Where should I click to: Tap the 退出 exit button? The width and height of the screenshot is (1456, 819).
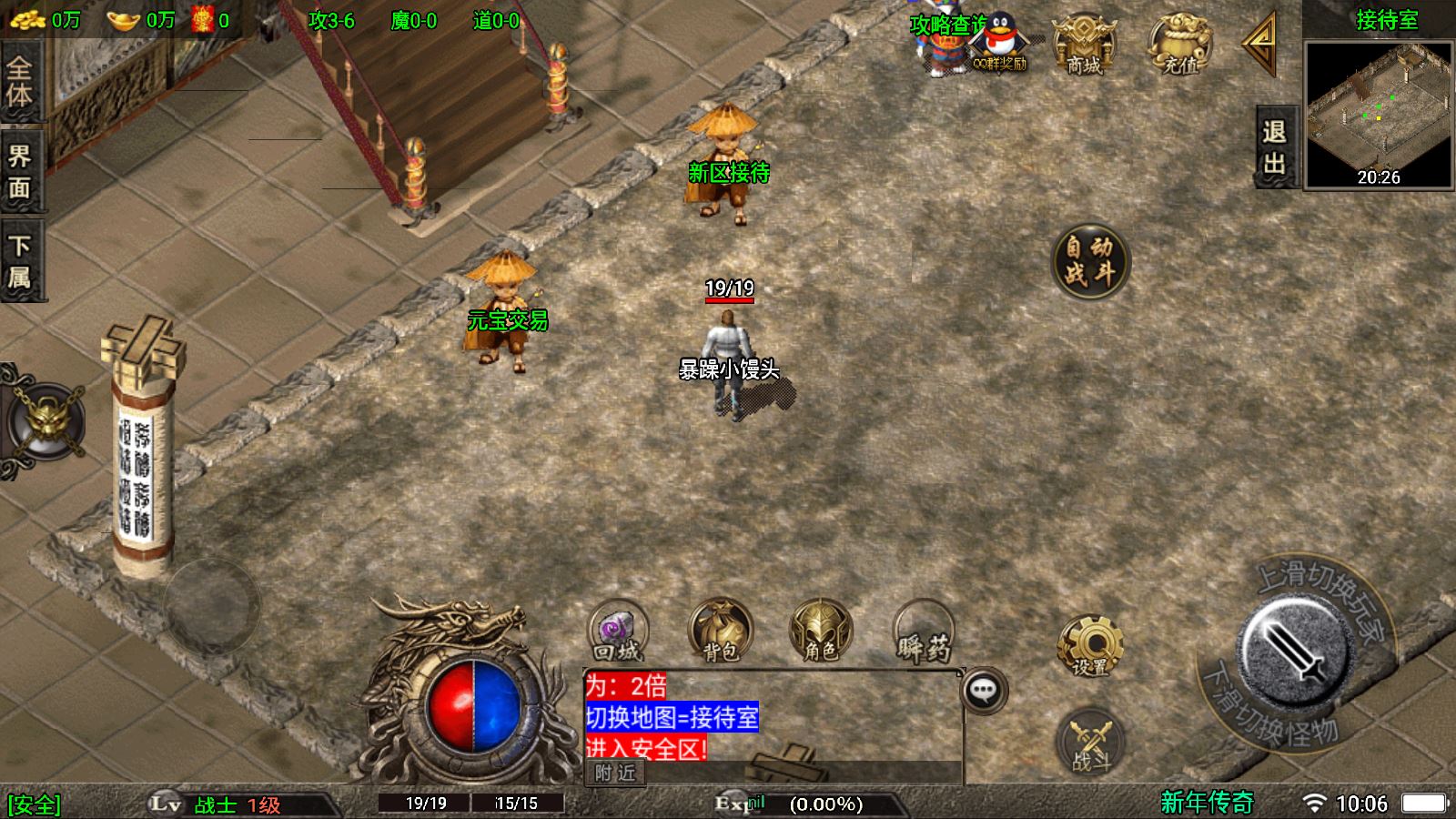[1274, 147]
